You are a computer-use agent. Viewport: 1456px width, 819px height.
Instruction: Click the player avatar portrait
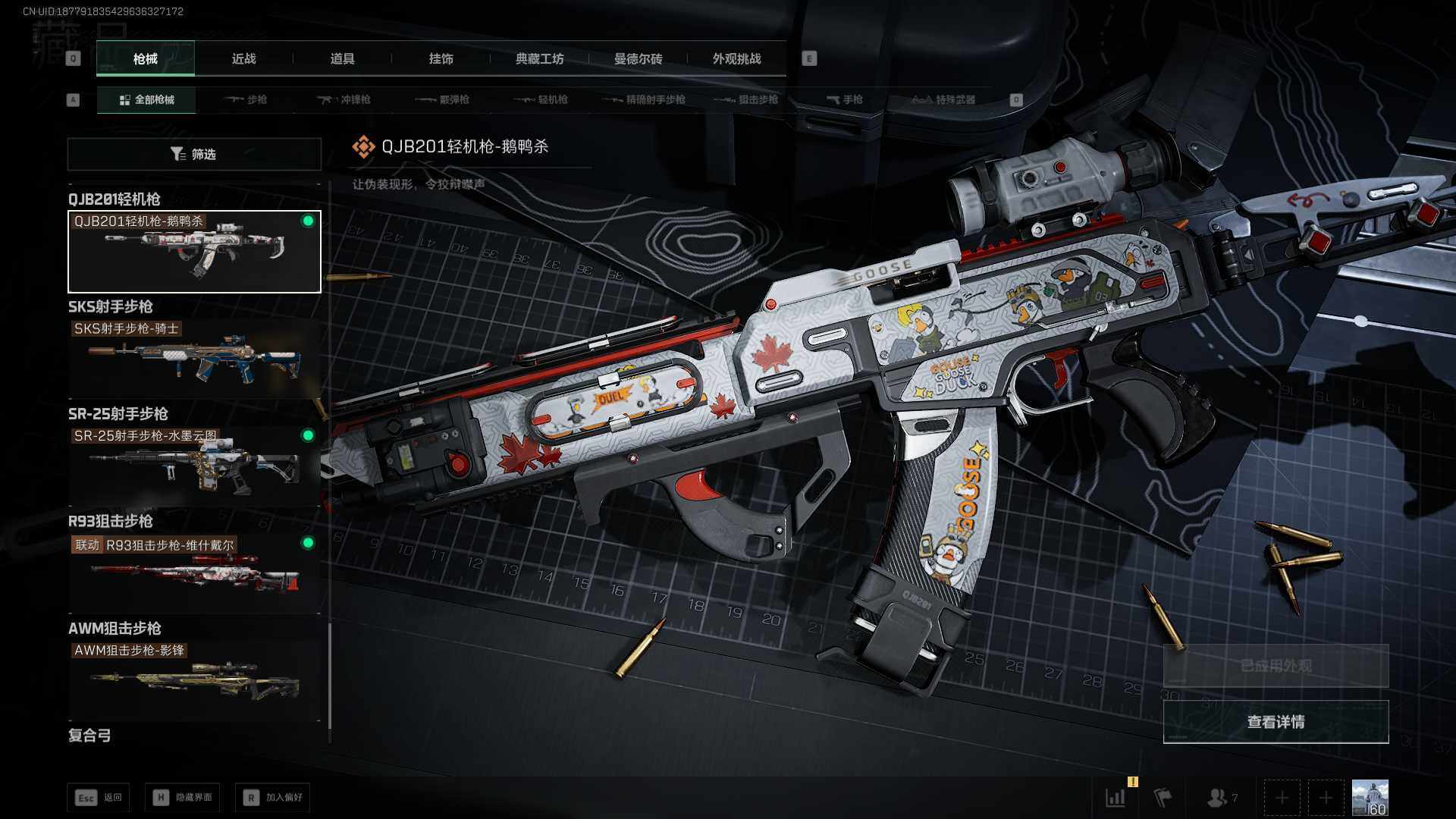[x=1370, y=798]
